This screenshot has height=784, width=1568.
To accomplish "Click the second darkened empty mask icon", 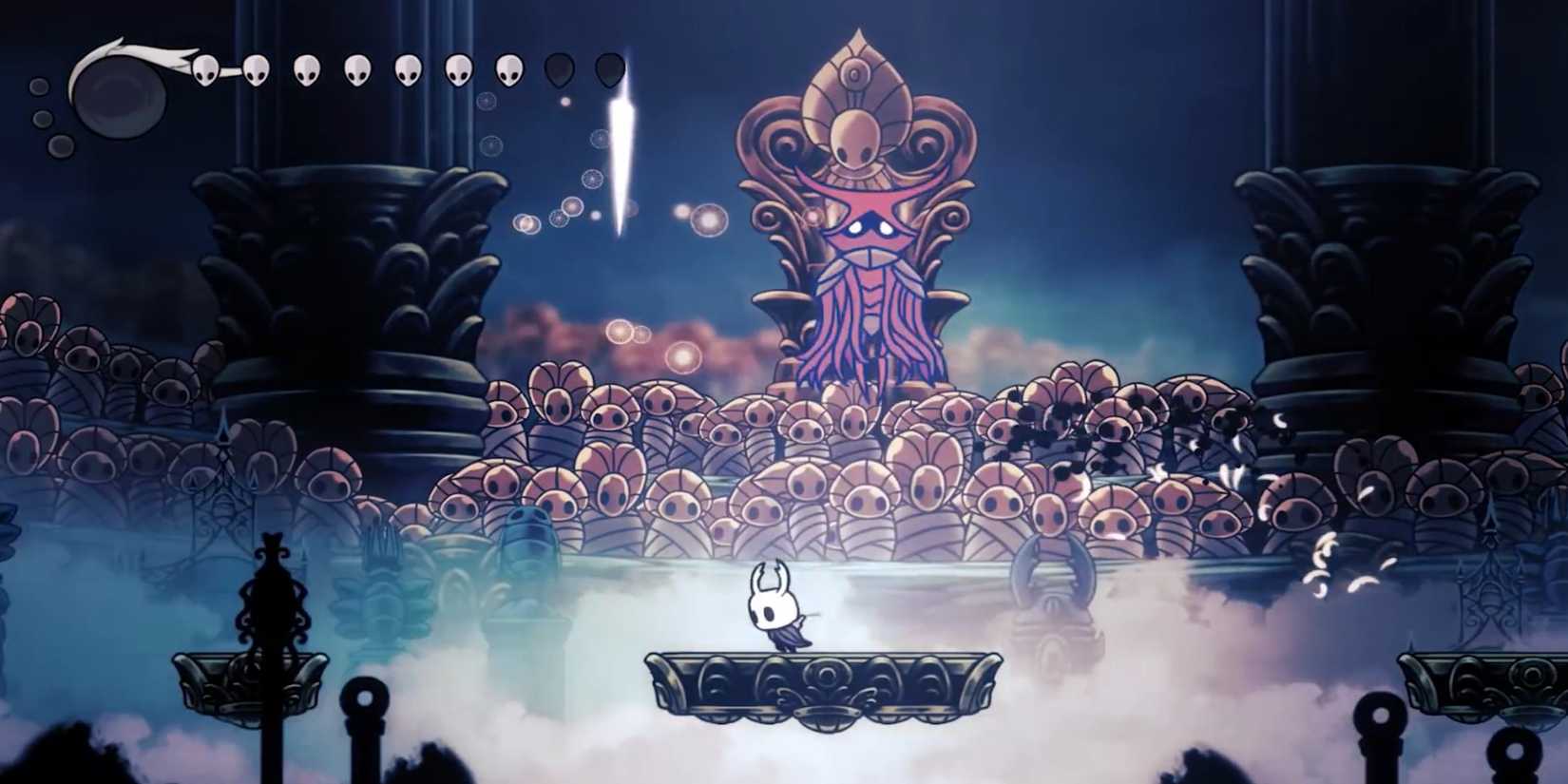I will 611,71.
